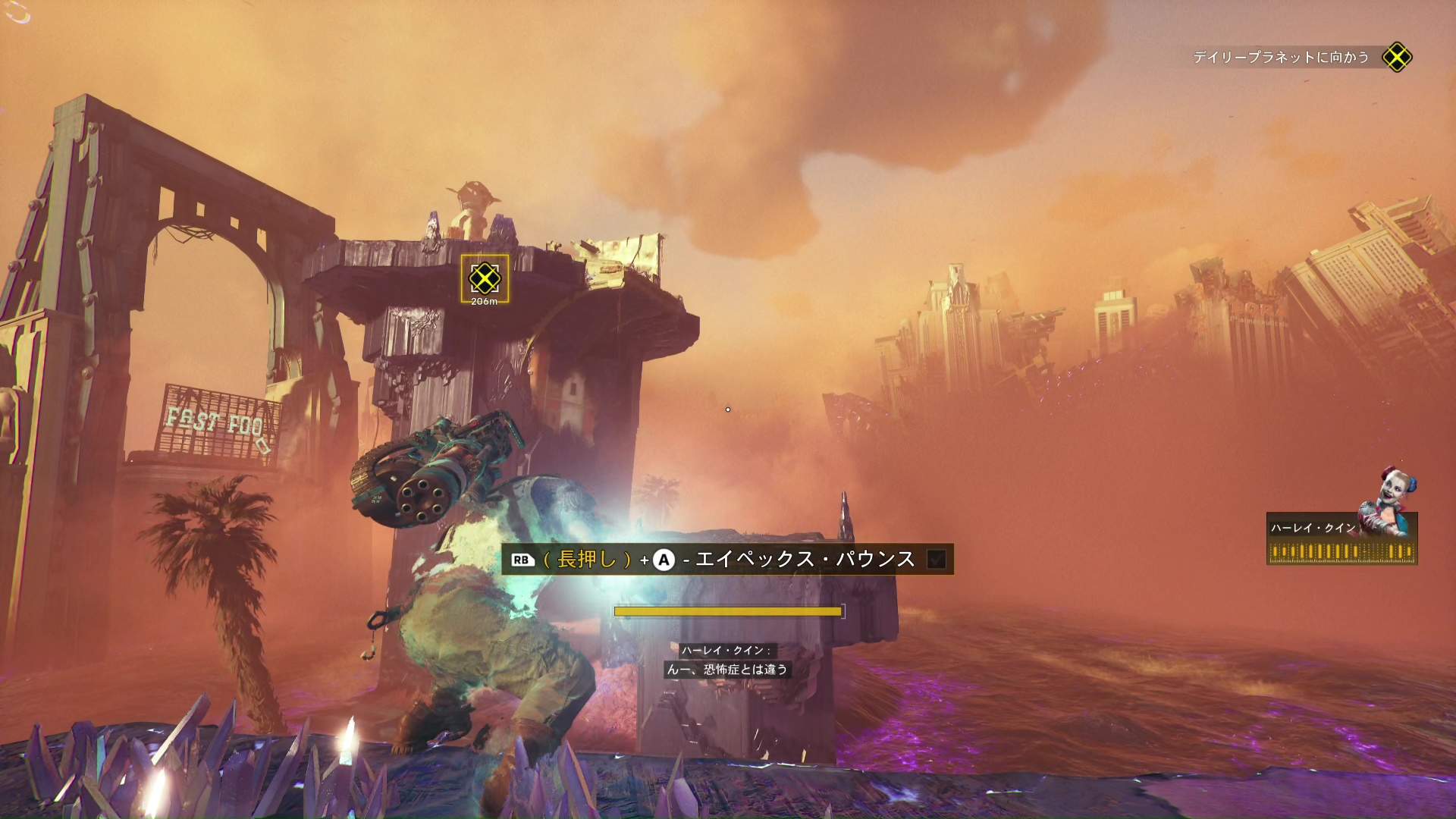Select the Harley Quinn squad portrait
This screenshot has height=819, width=1456.
click(x=1394, y=501)
